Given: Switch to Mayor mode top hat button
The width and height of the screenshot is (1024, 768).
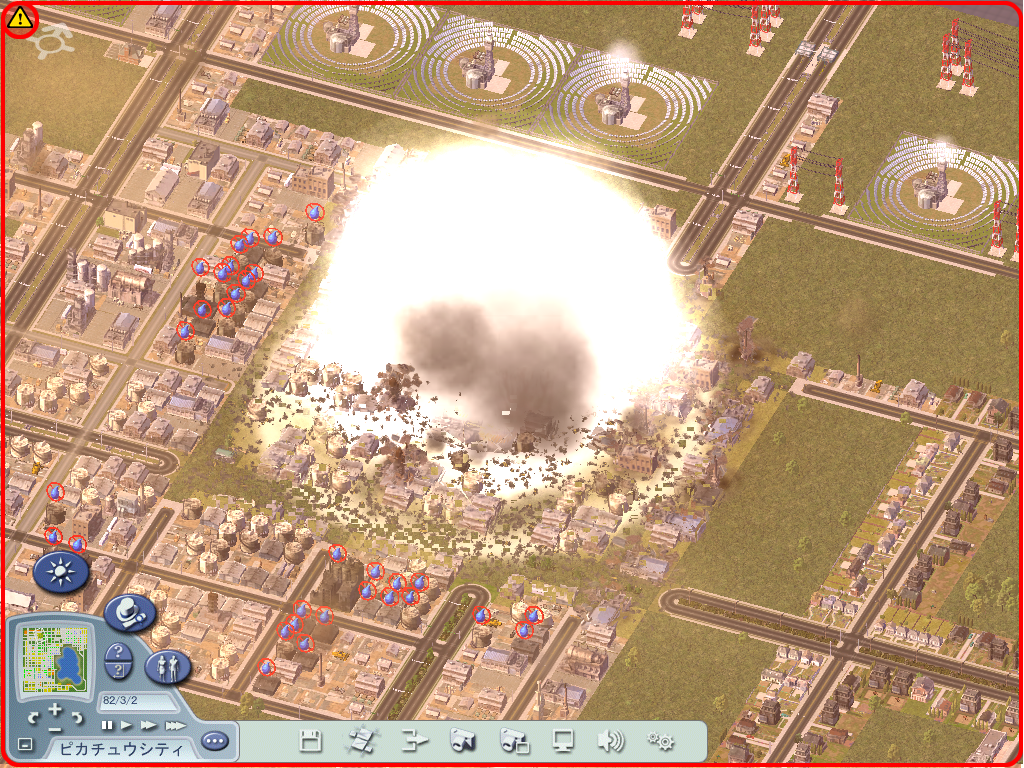Looking at the screenshot, I should [130, 612].
